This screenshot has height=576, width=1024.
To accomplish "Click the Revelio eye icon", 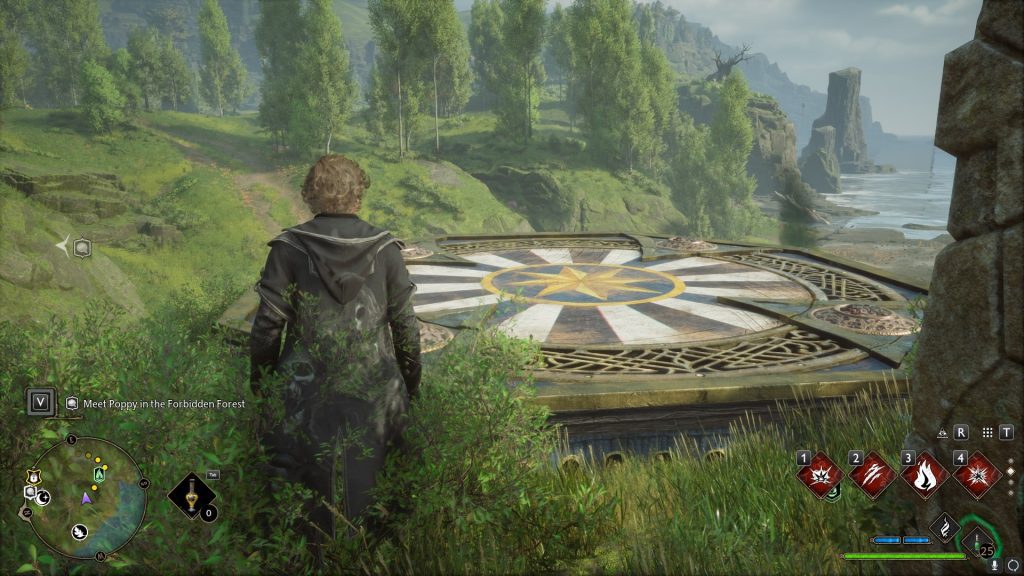I will [944, 433].
